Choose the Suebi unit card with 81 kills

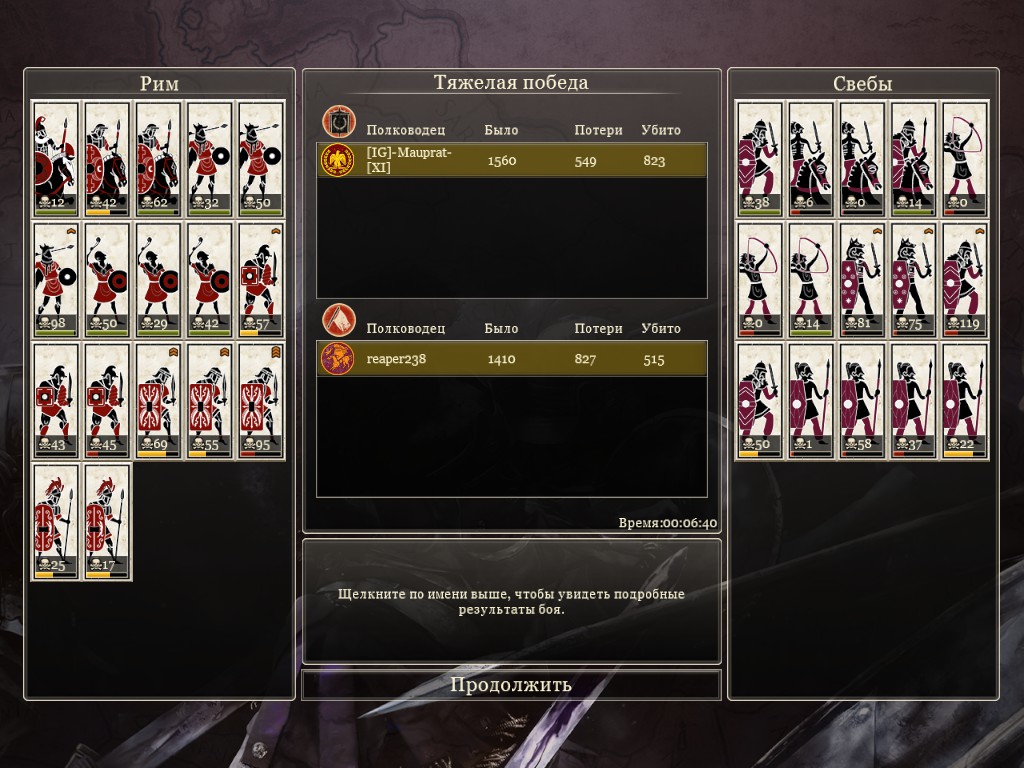862,280
